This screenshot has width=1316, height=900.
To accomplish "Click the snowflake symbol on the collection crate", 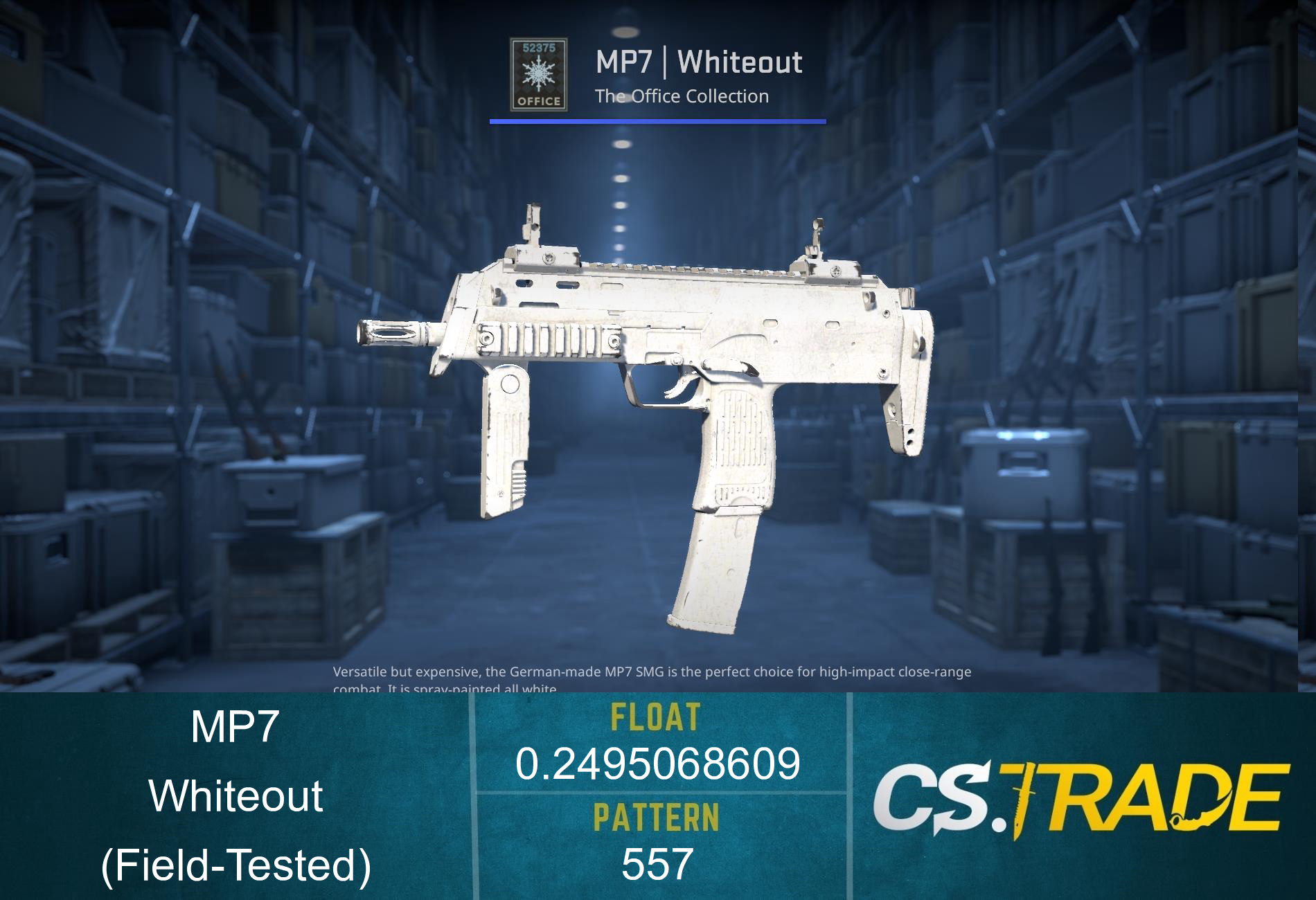I will [x=539, y=73].
